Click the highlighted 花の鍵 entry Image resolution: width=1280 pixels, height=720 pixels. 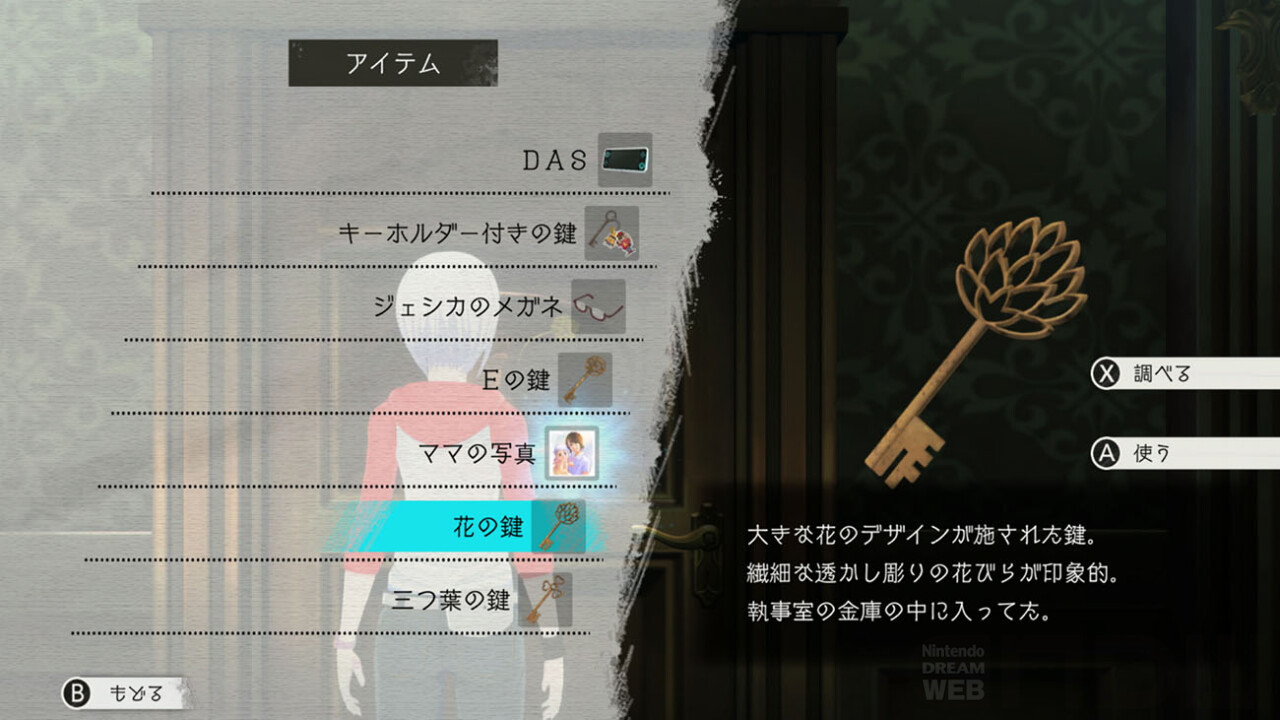coord(490,527)
